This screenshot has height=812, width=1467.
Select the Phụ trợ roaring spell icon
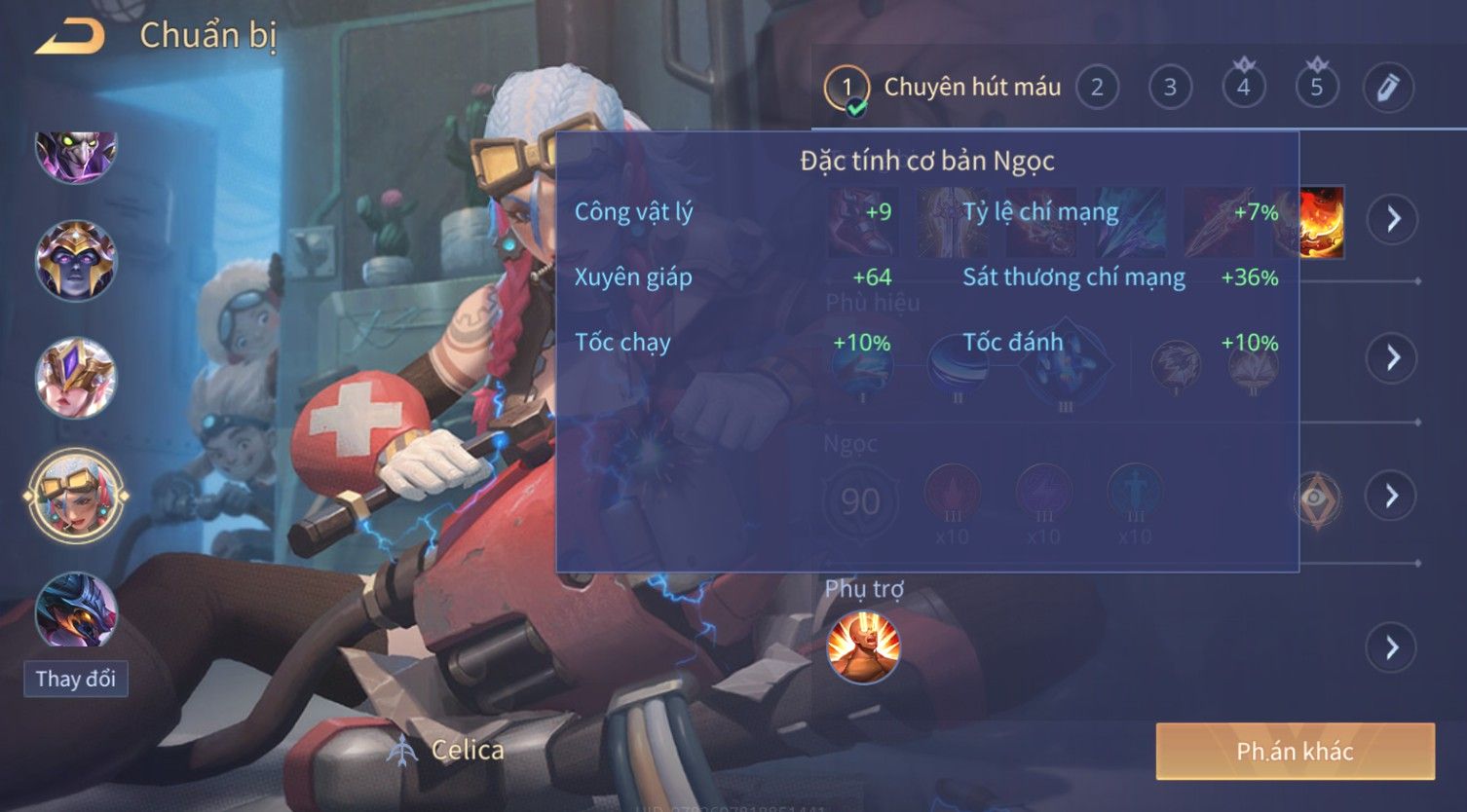(x=863, y=647)
